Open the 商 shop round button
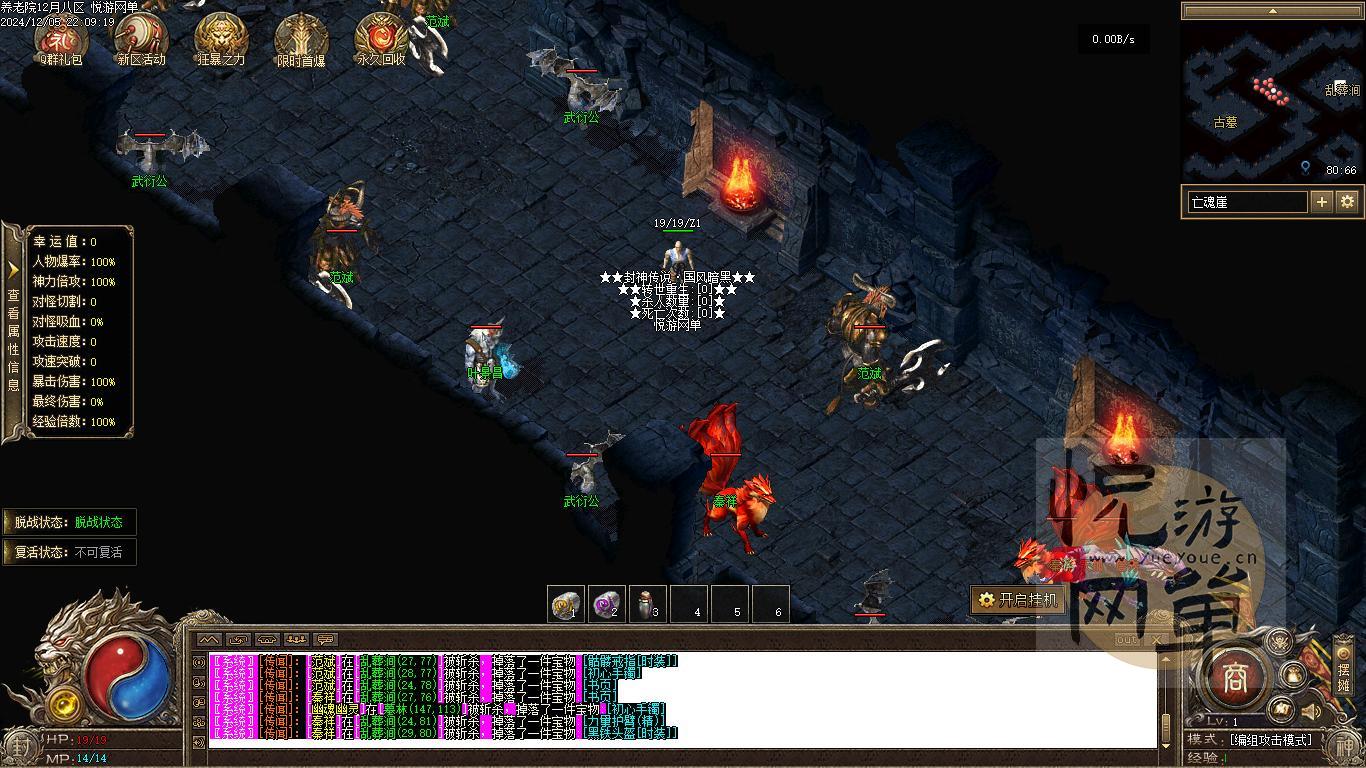 1235,679
